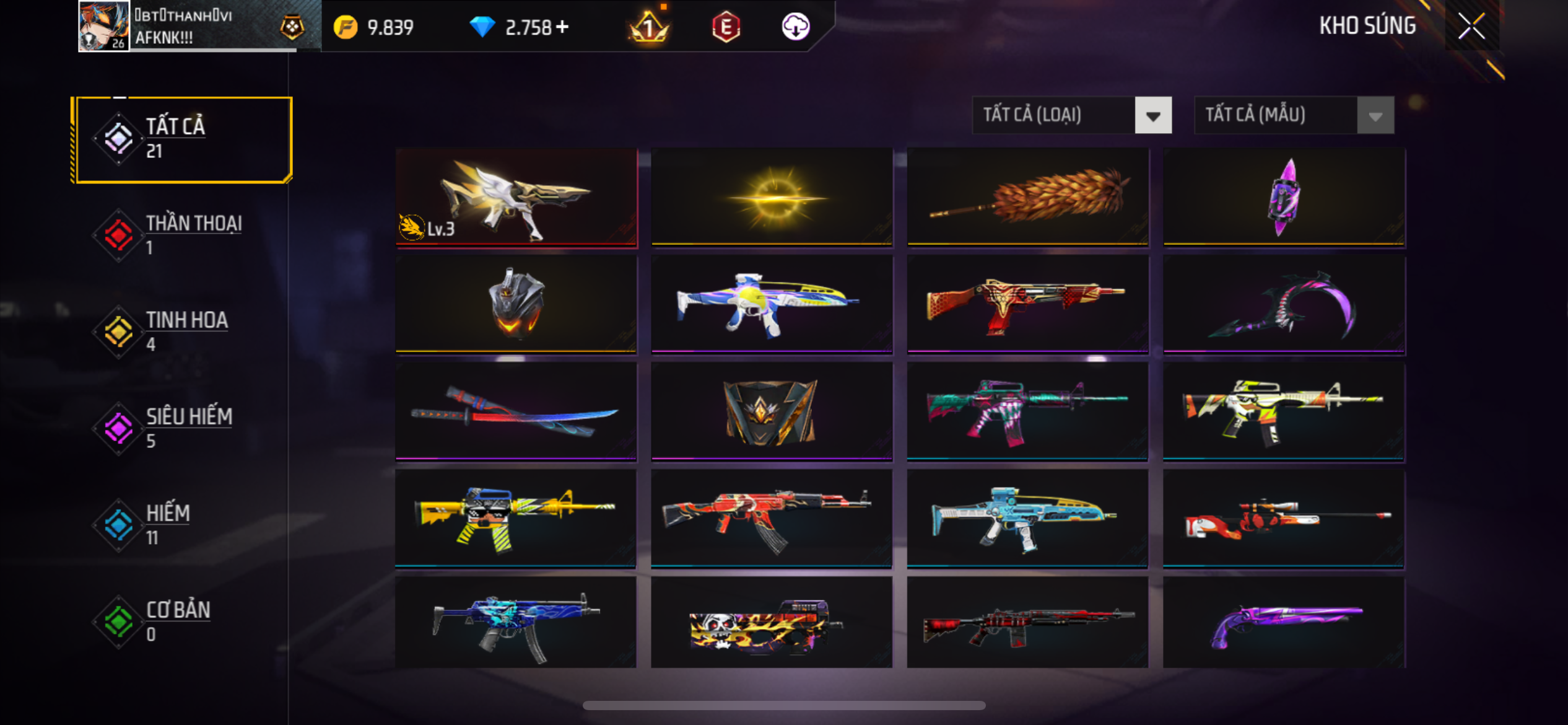The image size is (1568, 725).
Task: Switch to the Thần Thoại tab
Action: pos(181,235)
